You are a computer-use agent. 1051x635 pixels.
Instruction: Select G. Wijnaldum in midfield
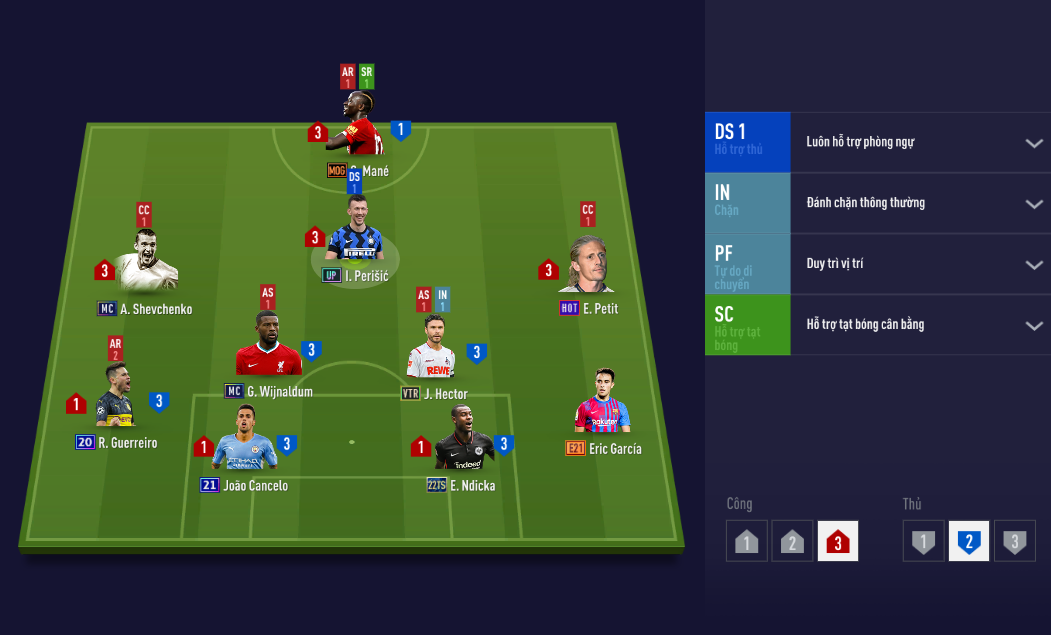[x=267, y=347]
